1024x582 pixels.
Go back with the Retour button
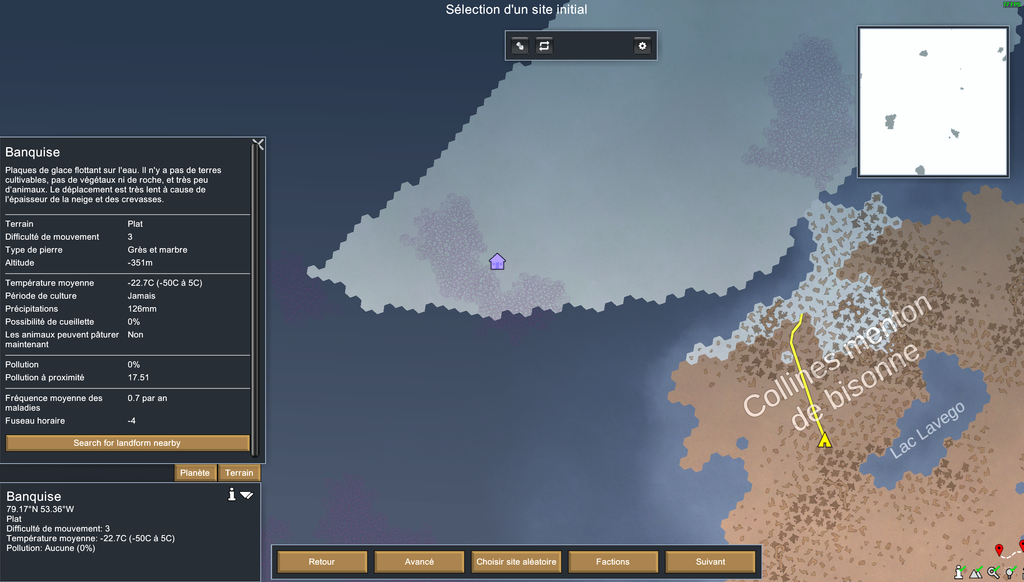322,562
